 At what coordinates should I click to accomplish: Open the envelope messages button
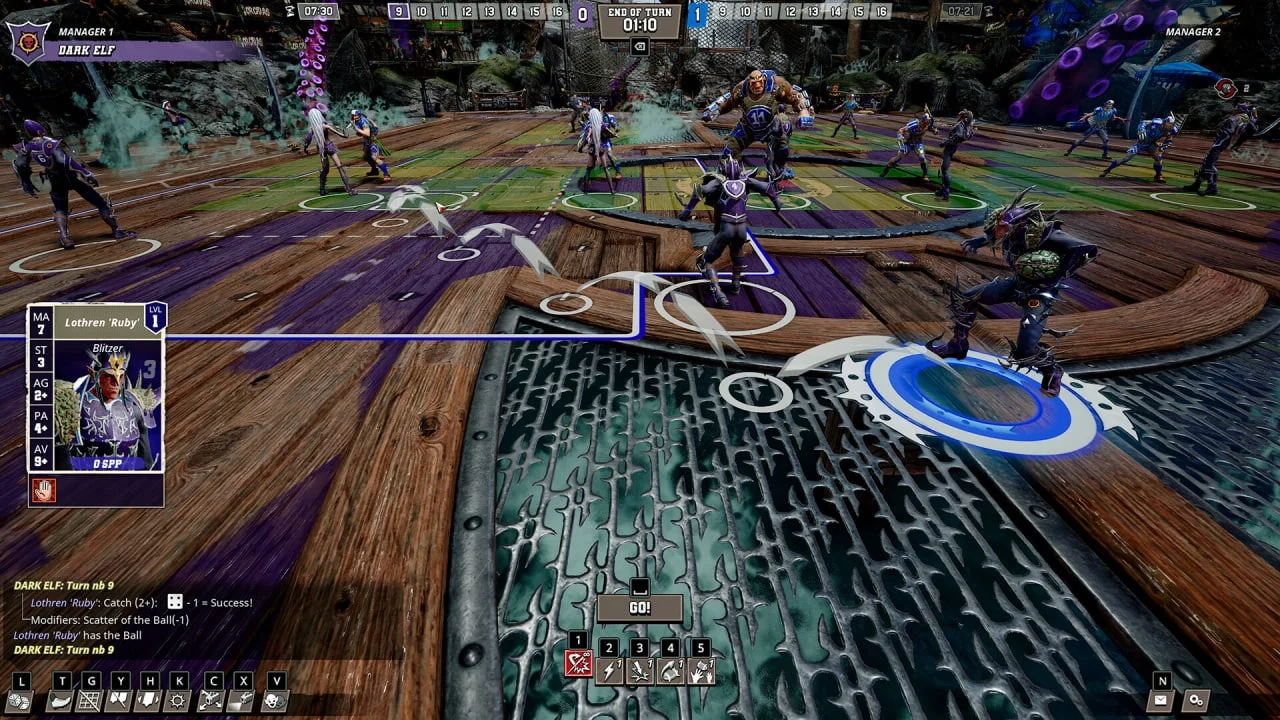[1161, 701]
